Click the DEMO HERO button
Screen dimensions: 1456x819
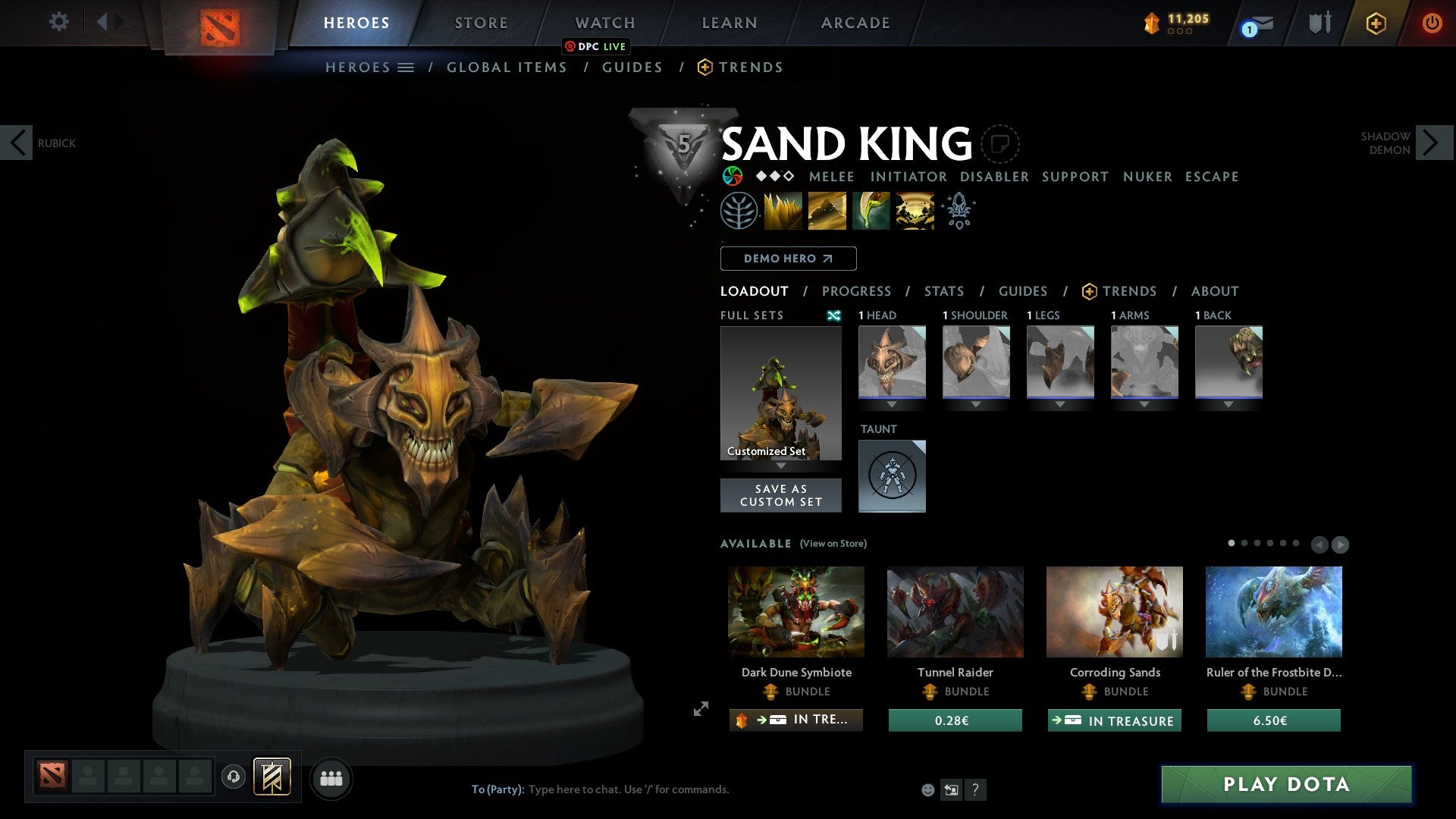pyautogui.click(x=787, y=258)
